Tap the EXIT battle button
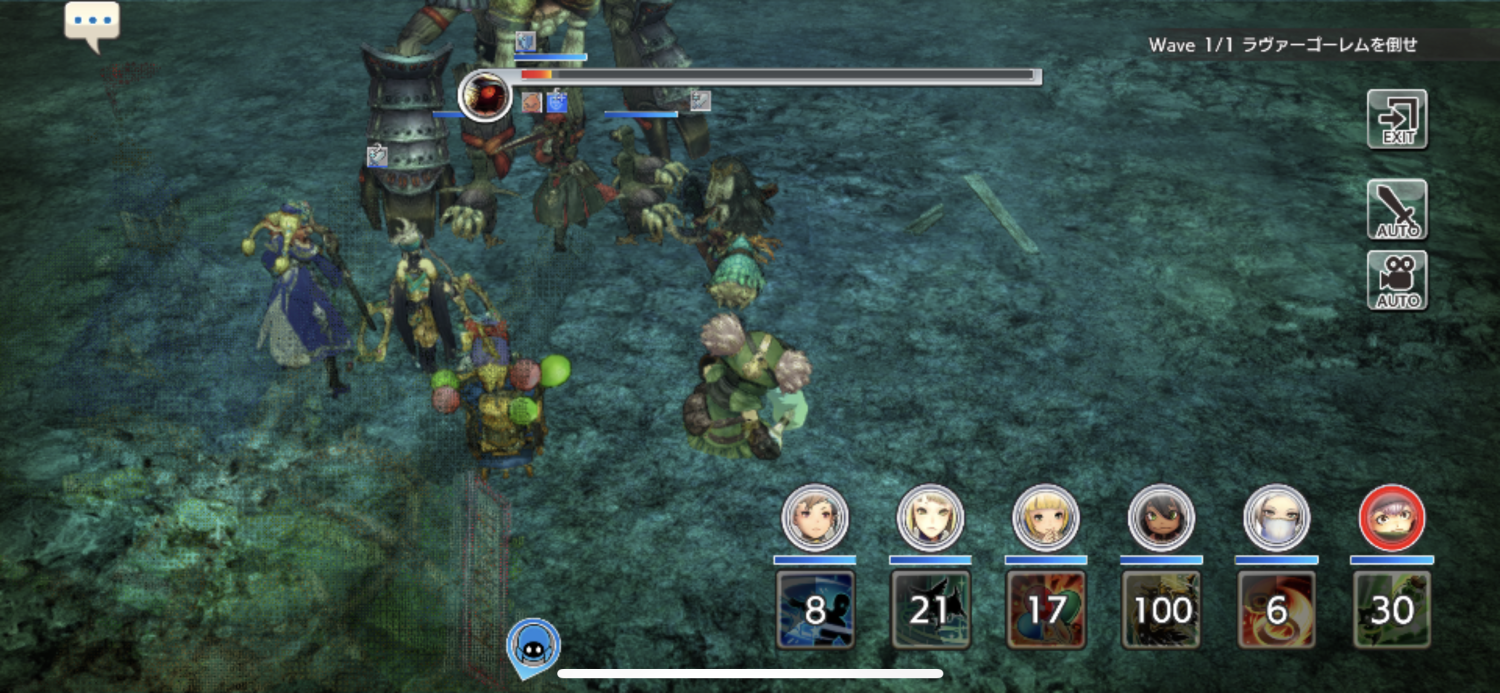The image size is (1500, 693). (x=1397, y=120)
